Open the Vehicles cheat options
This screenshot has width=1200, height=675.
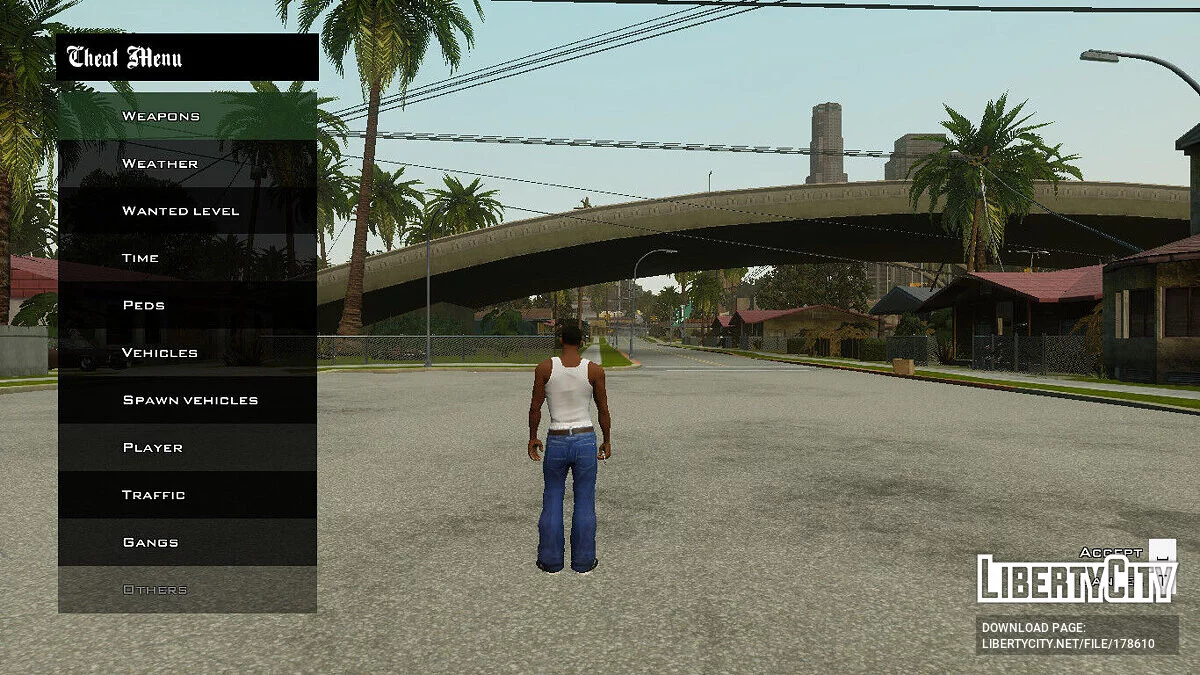pos(187,353)
